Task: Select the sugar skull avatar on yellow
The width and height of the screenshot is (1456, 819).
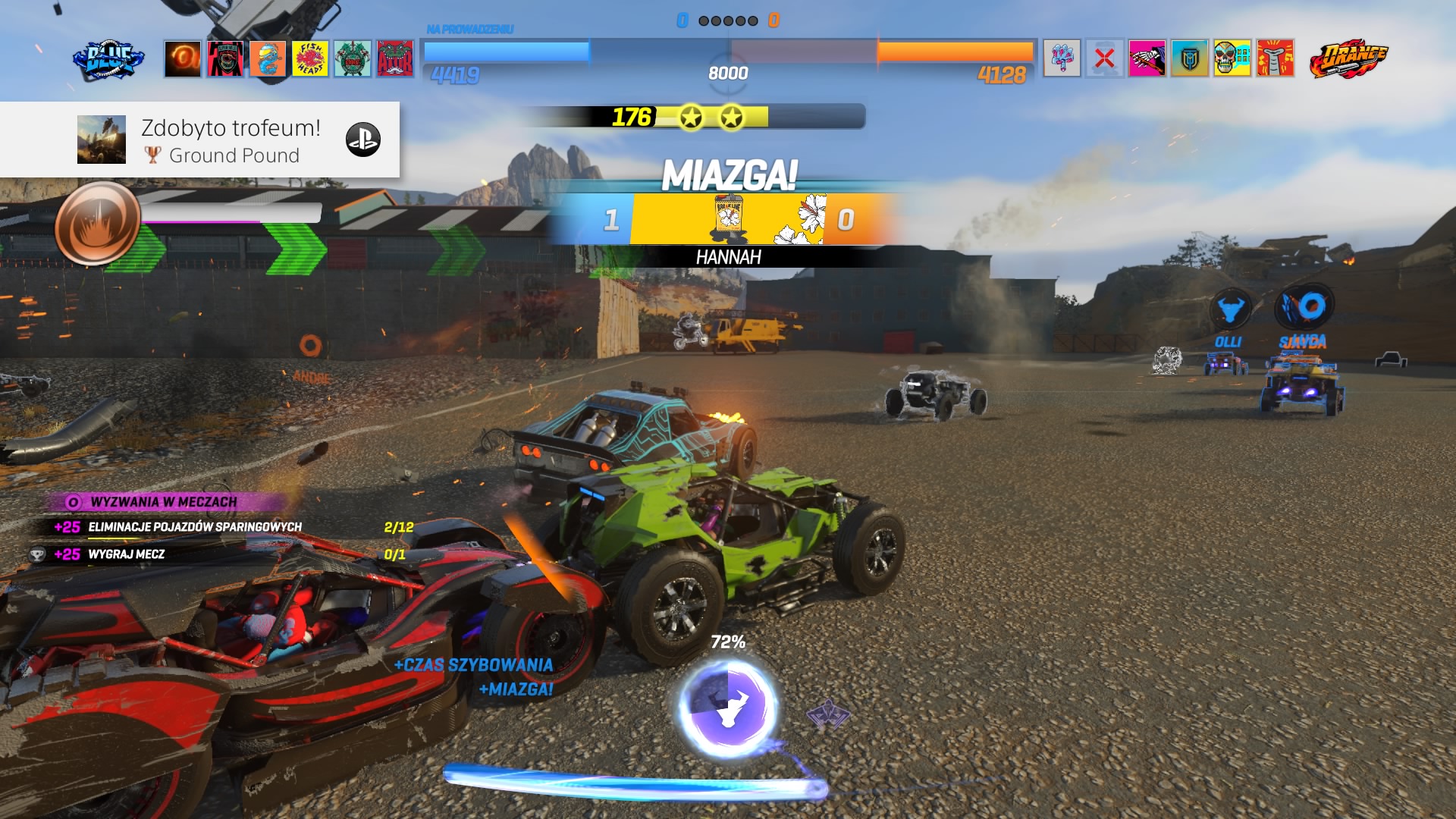Action: pos(1232,58)
